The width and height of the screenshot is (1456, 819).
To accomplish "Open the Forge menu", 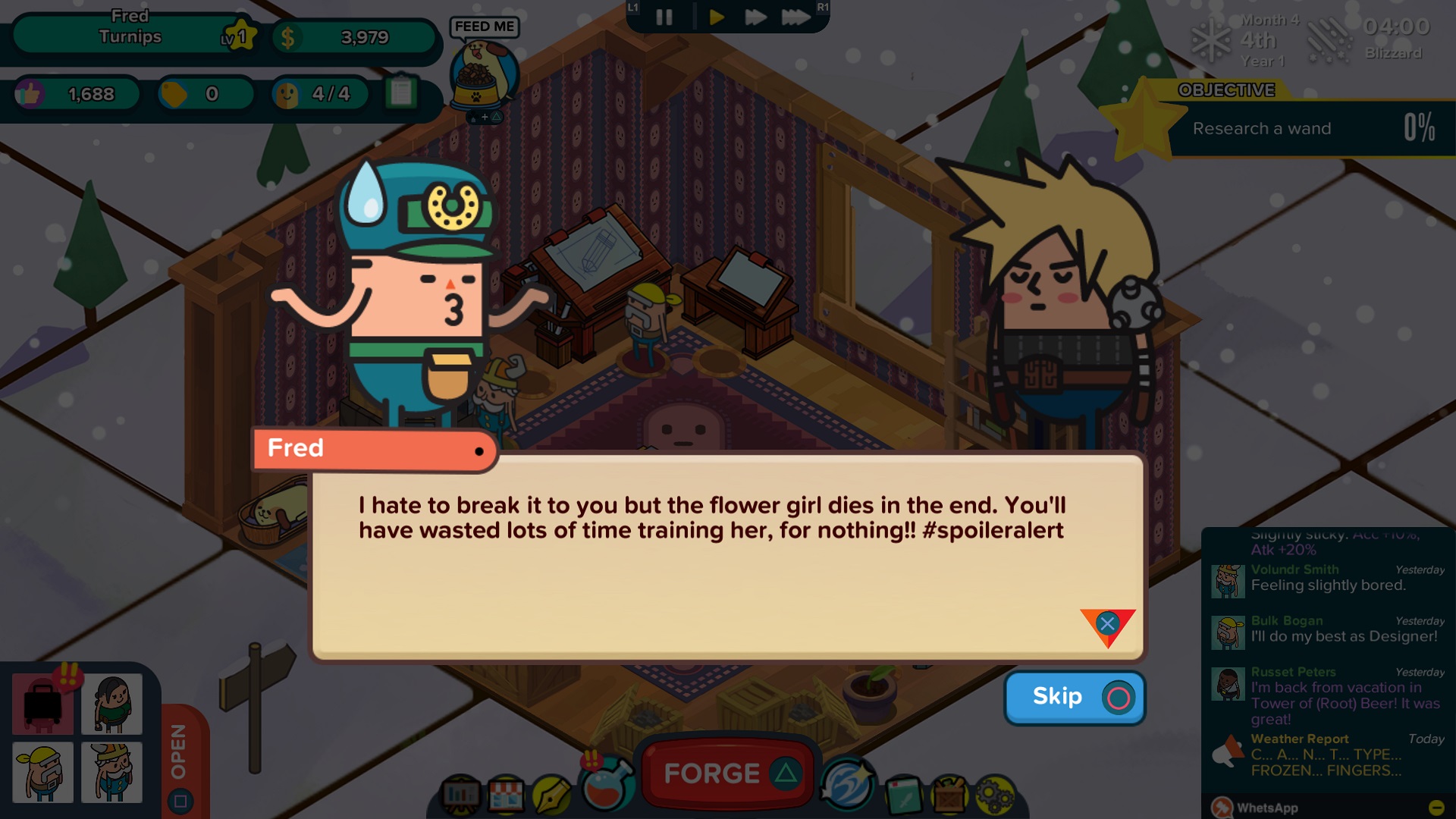I will [x=727, y=773].
